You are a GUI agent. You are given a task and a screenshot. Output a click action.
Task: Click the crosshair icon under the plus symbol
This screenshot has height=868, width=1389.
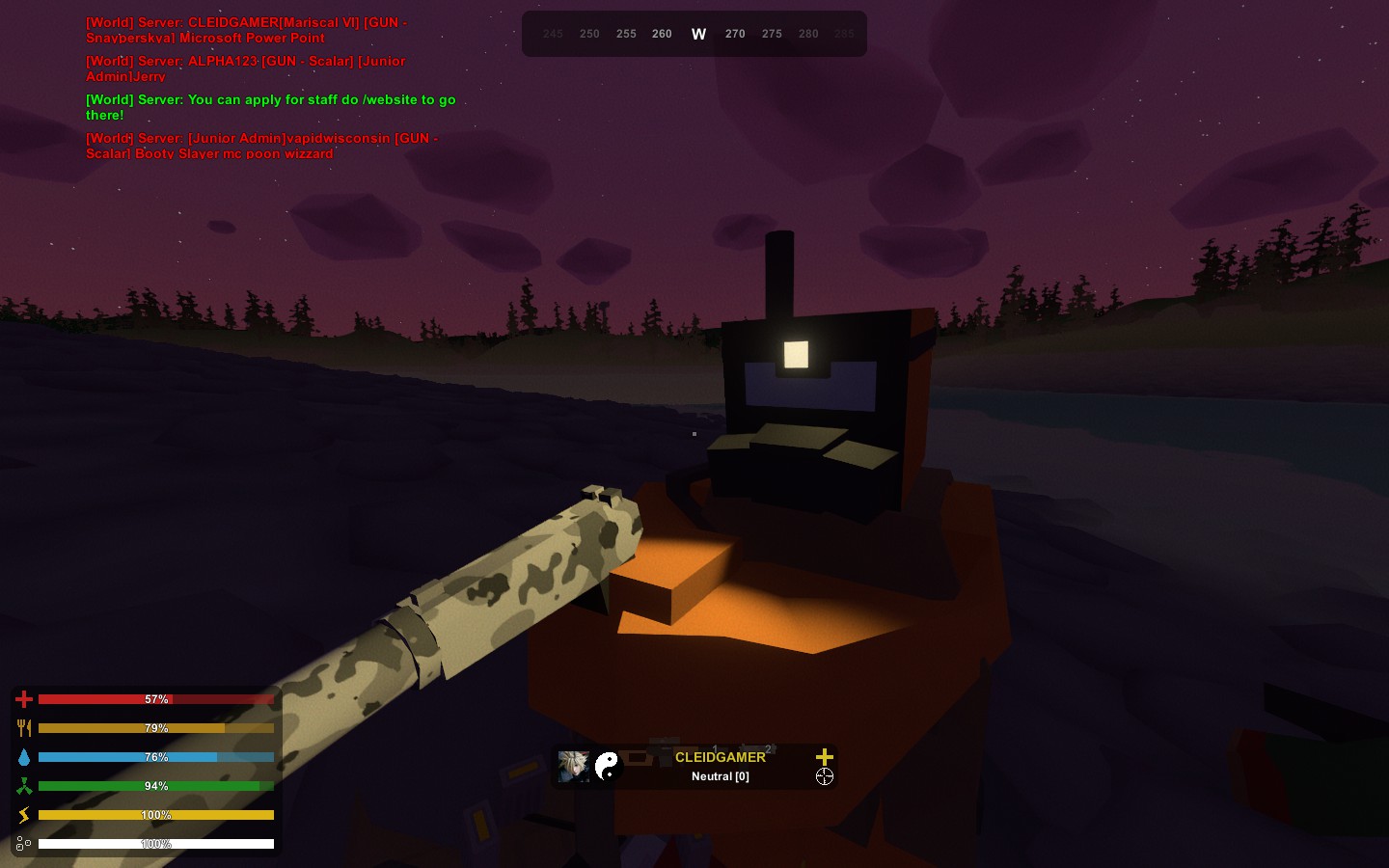(x=825, y=776)
